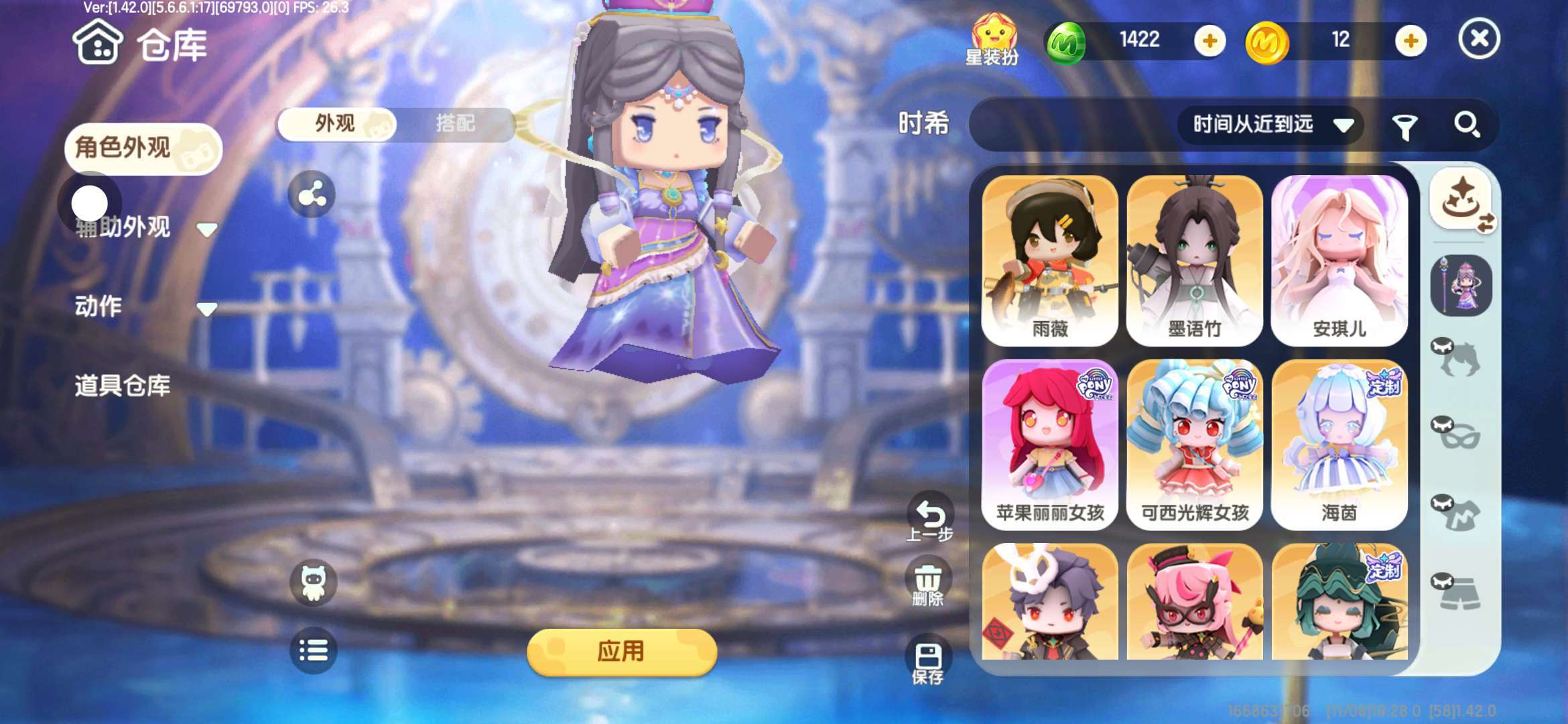Switch to the 搭配 tab
Screen dimensions: 1568x724
click(x=456, y=124)
